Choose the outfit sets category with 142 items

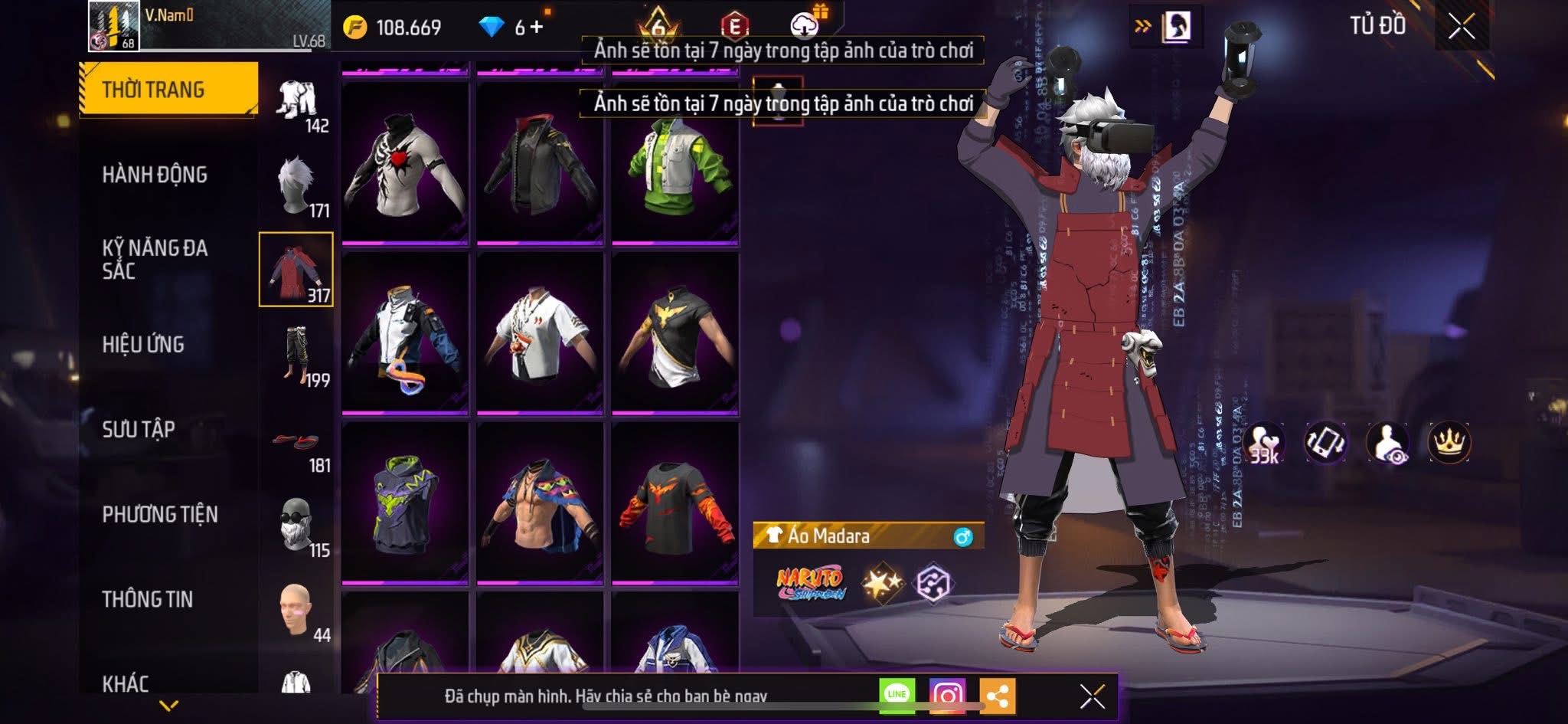(x=299, y=103)
